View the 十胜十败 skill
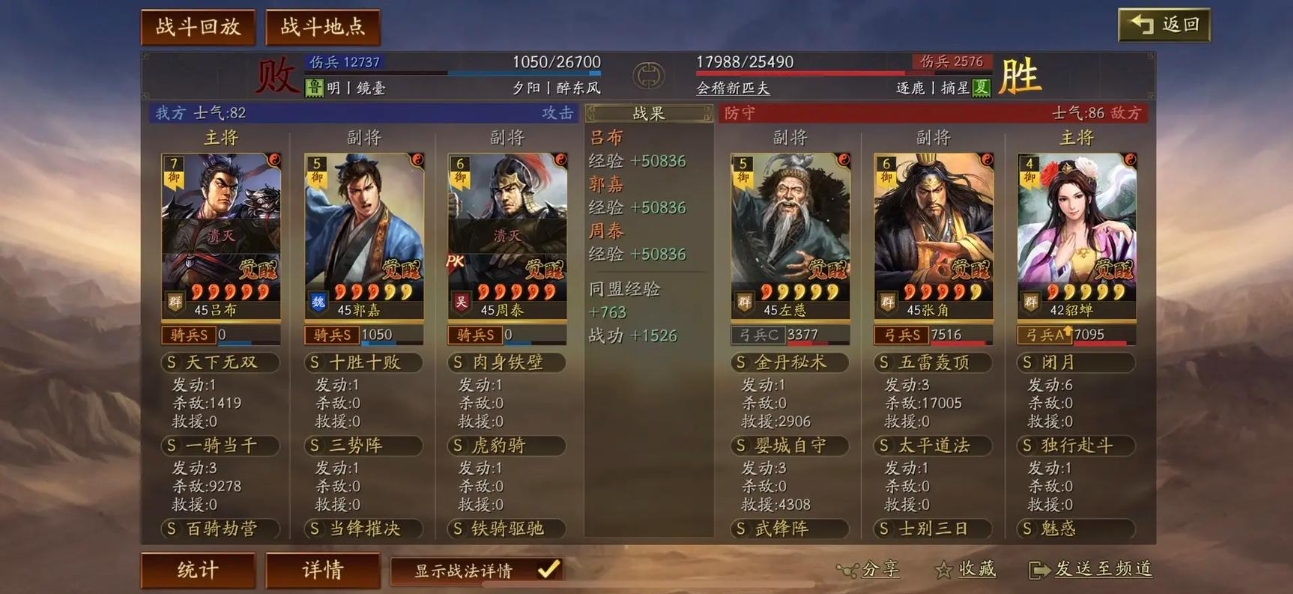 tap(364, 362)
